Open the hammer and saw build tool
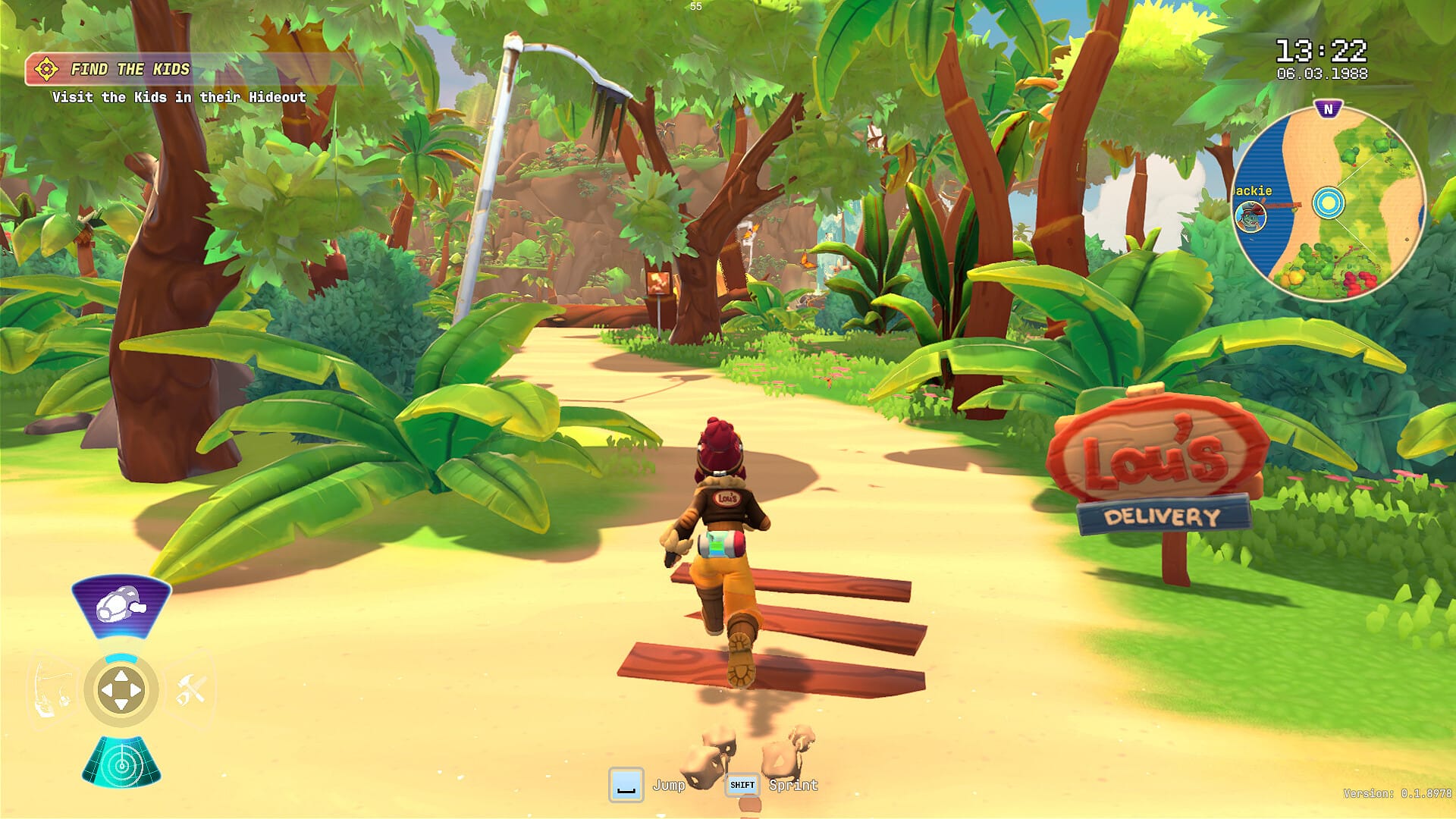This screenshot has width=1456, height=819. coord(190,691)
